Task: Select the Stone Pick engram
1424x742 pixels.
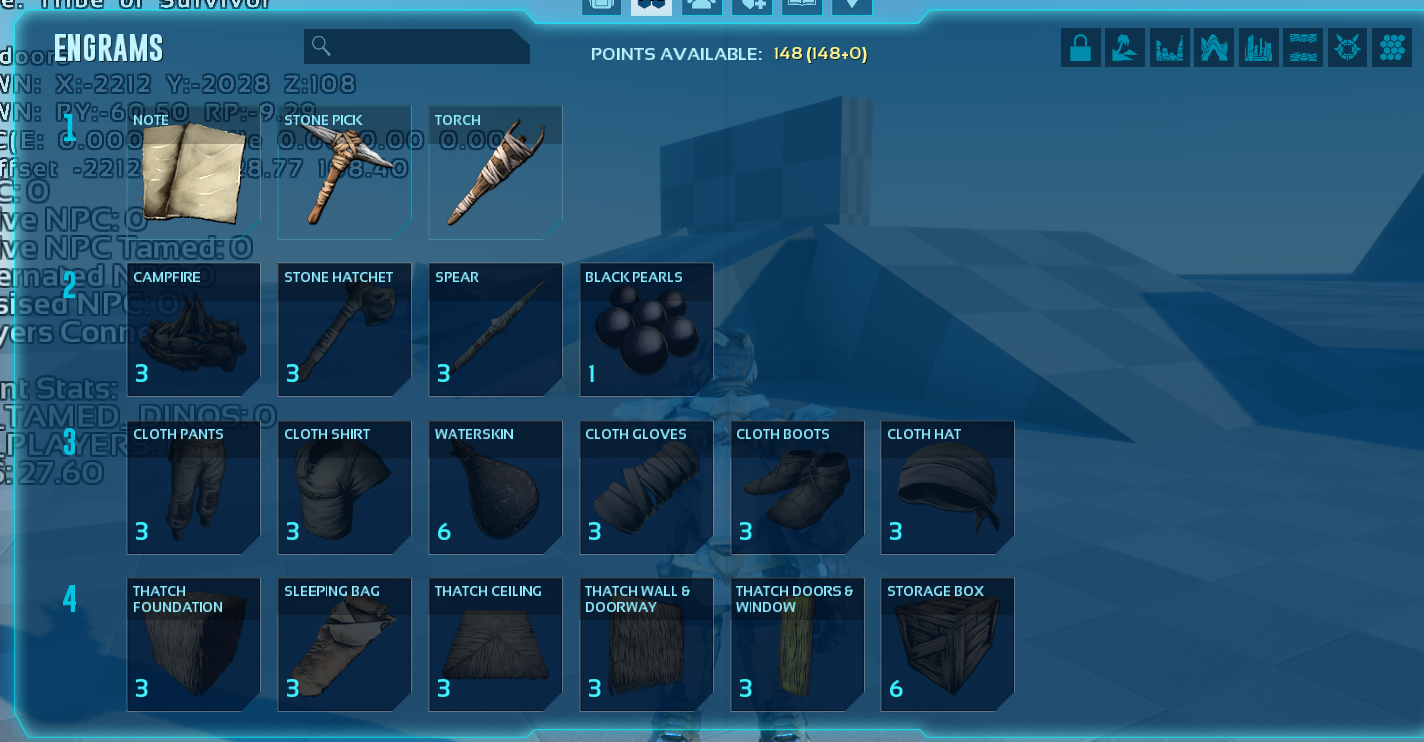Action: coord(344,173)
